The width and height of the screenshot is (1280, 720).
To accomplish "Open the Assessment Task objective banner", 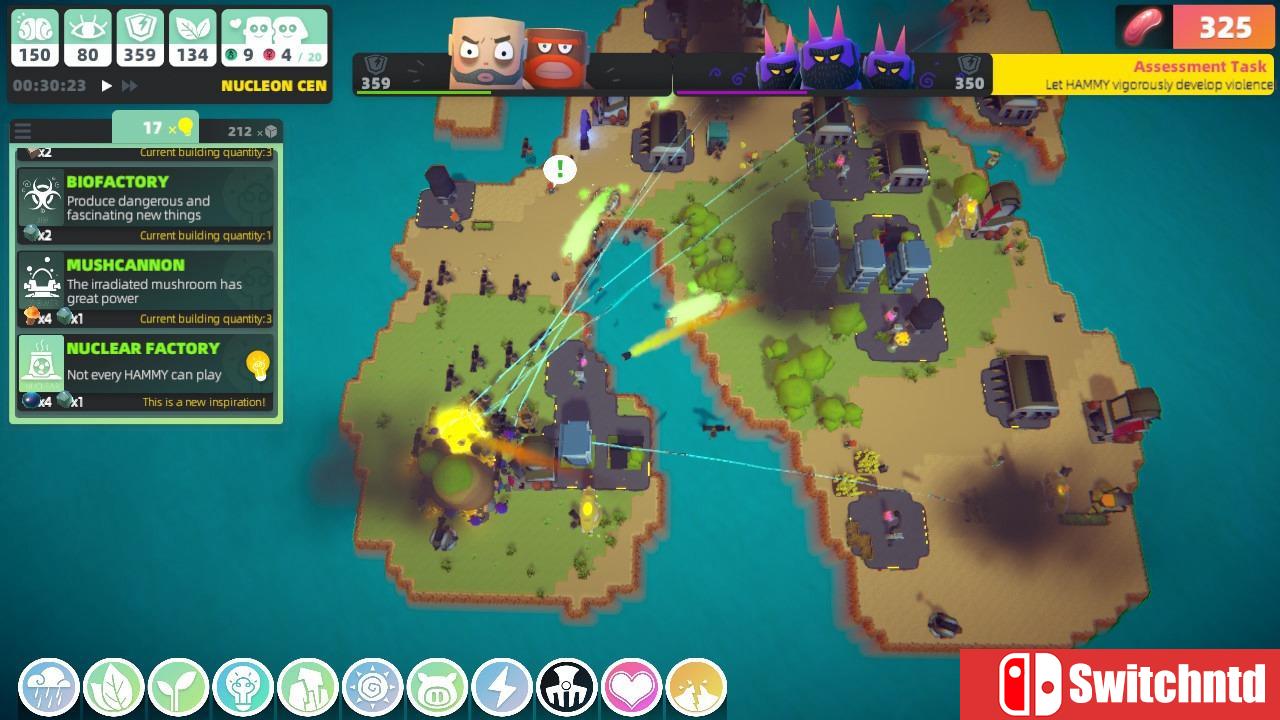I will (1136, 75).
